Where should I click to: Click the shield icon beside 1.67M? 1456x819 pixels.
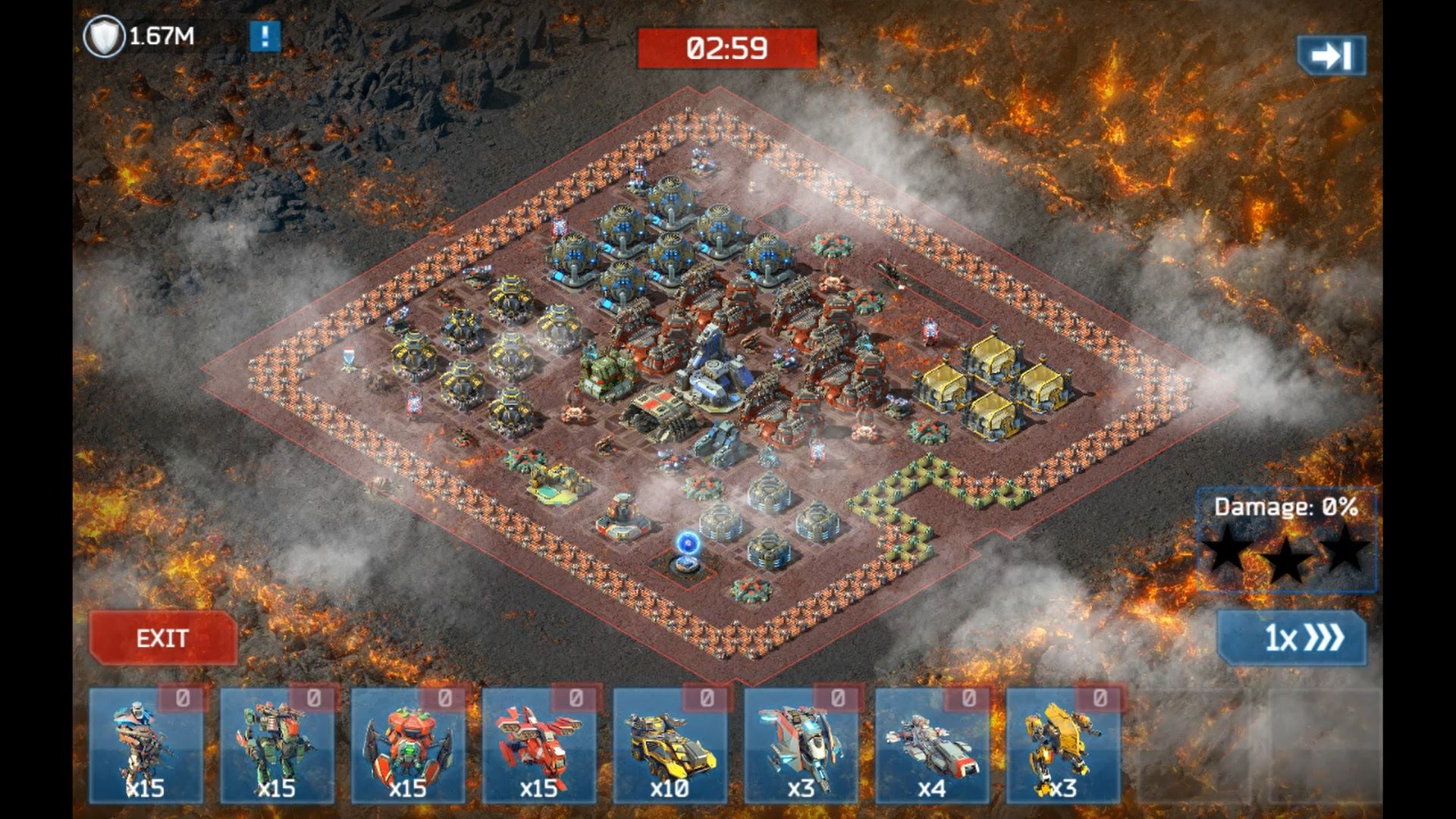[103, 36]
